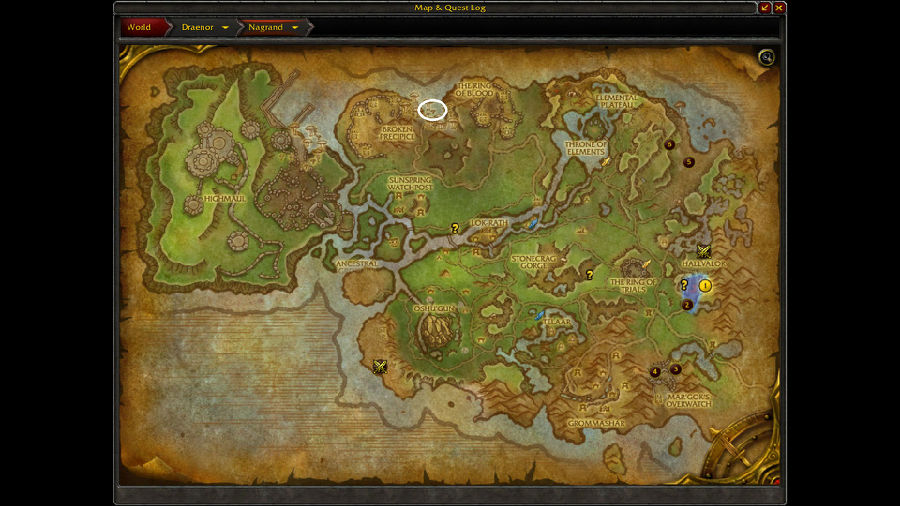Viewport: 900px width, 506px height.
Task: Click the blue crystal marker east of Lok-rath
Action: coord(534,224)
